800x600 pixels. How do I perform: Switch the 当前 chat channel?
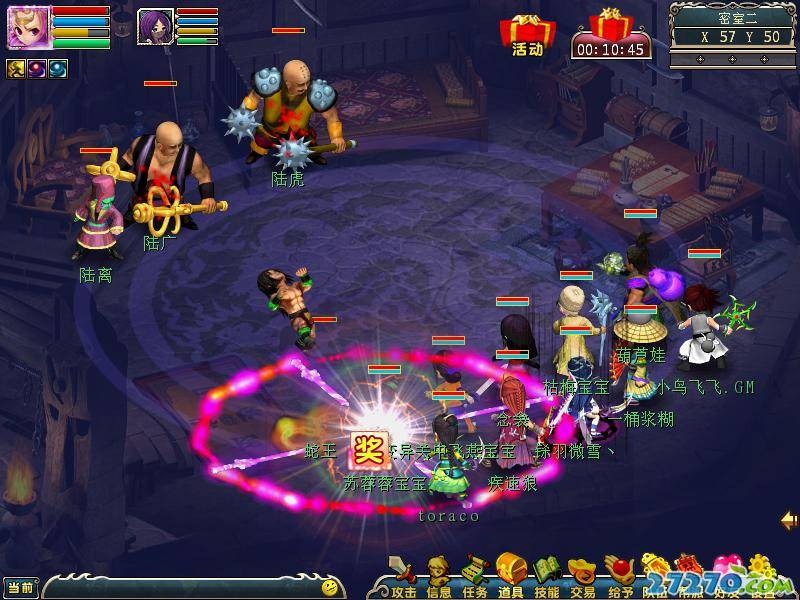(20, 586)
